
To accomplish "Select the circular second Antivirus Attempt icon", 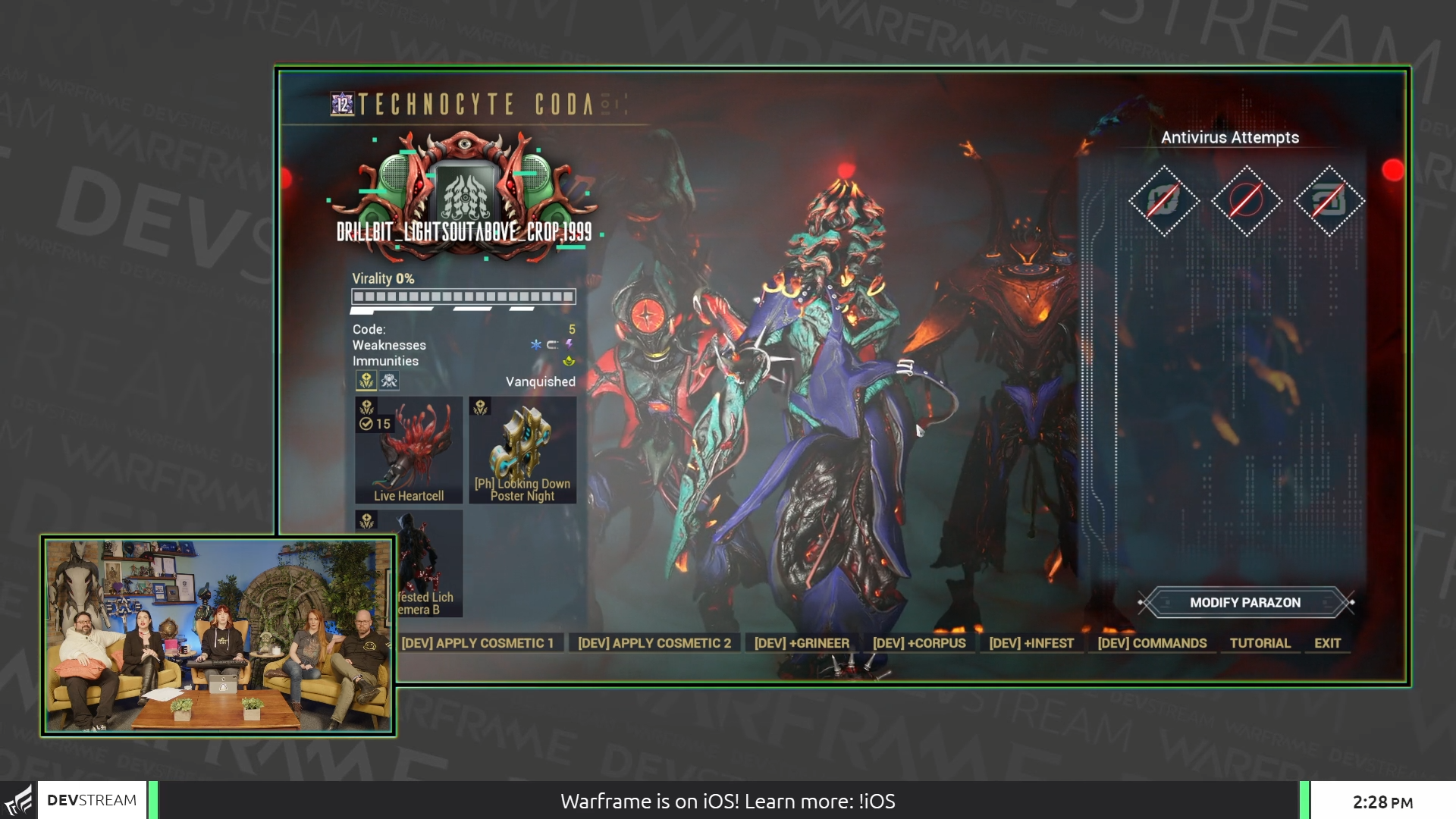I will click(1248, 200).
